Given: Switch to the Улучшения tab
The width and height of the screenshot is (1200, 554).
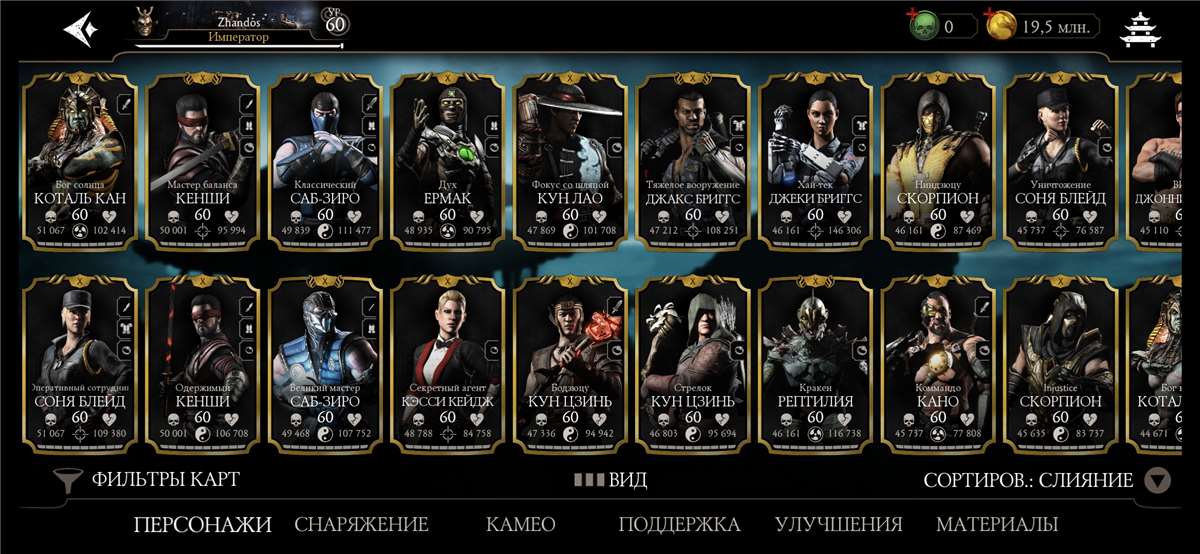Looking at the screenshot, I should tap(838, 524).
